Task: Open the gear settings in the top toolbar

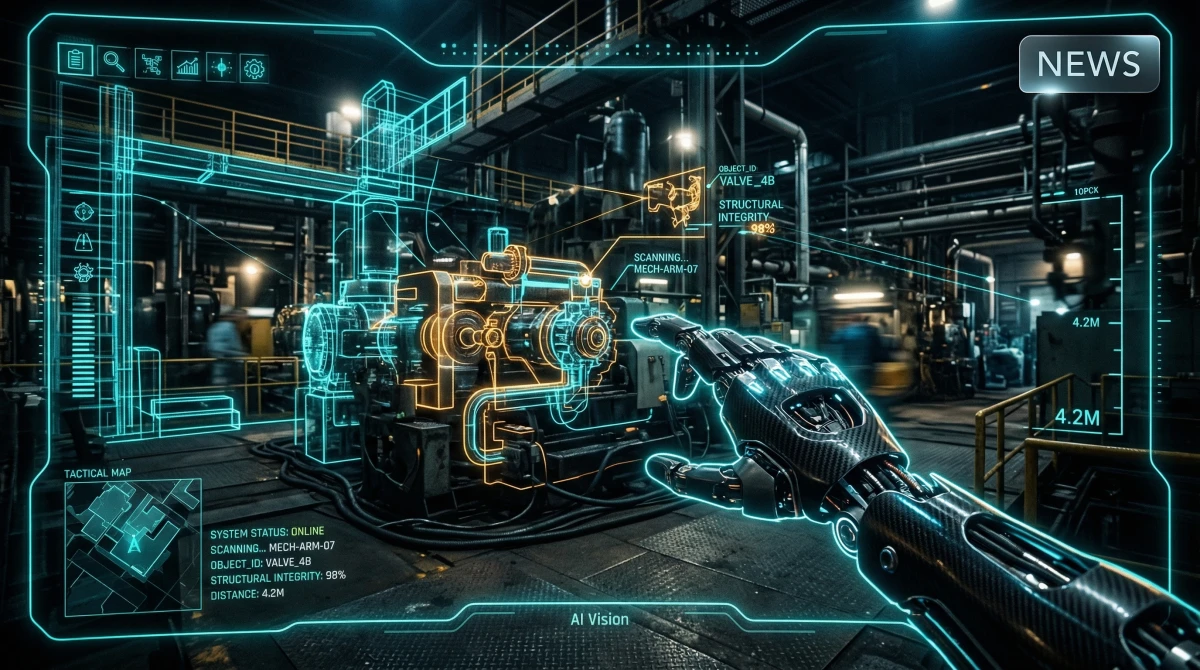Action: pyautogui.click(x=254, y=68)
